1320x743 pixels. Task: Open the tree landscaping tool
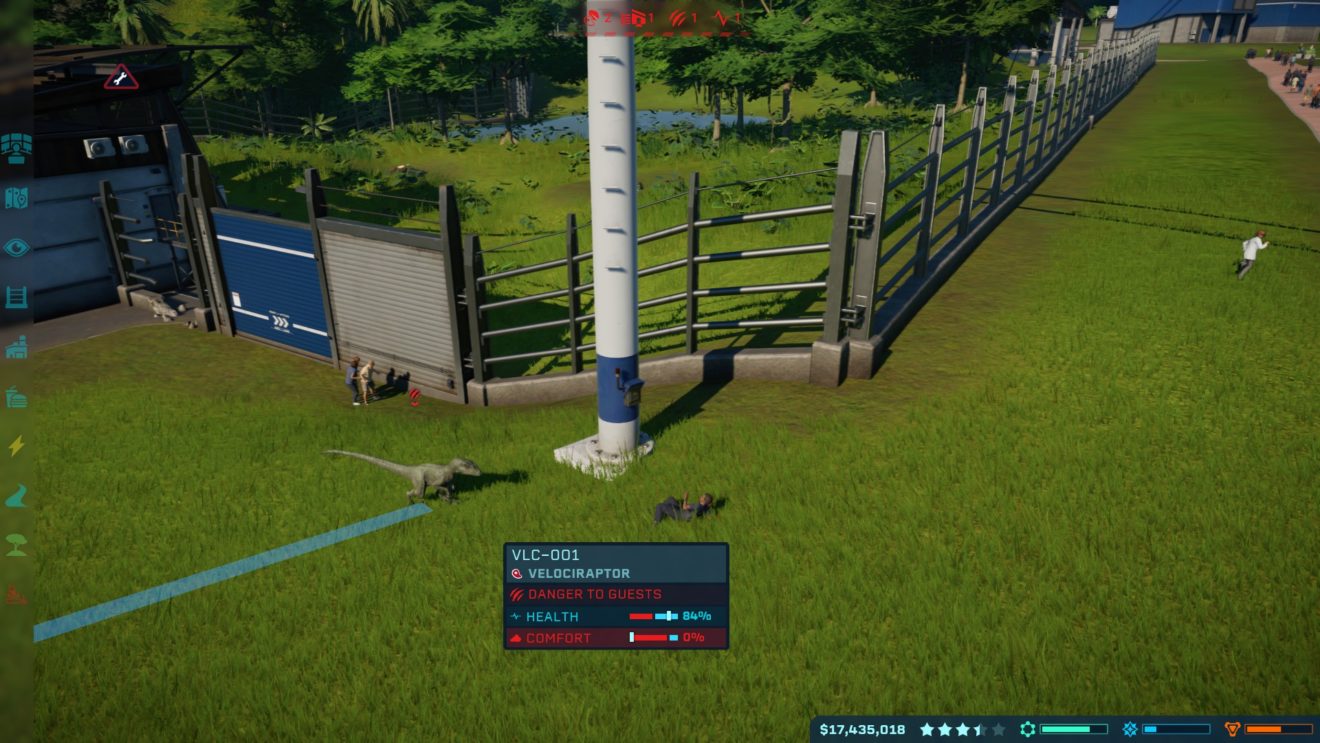pos(16,546)
